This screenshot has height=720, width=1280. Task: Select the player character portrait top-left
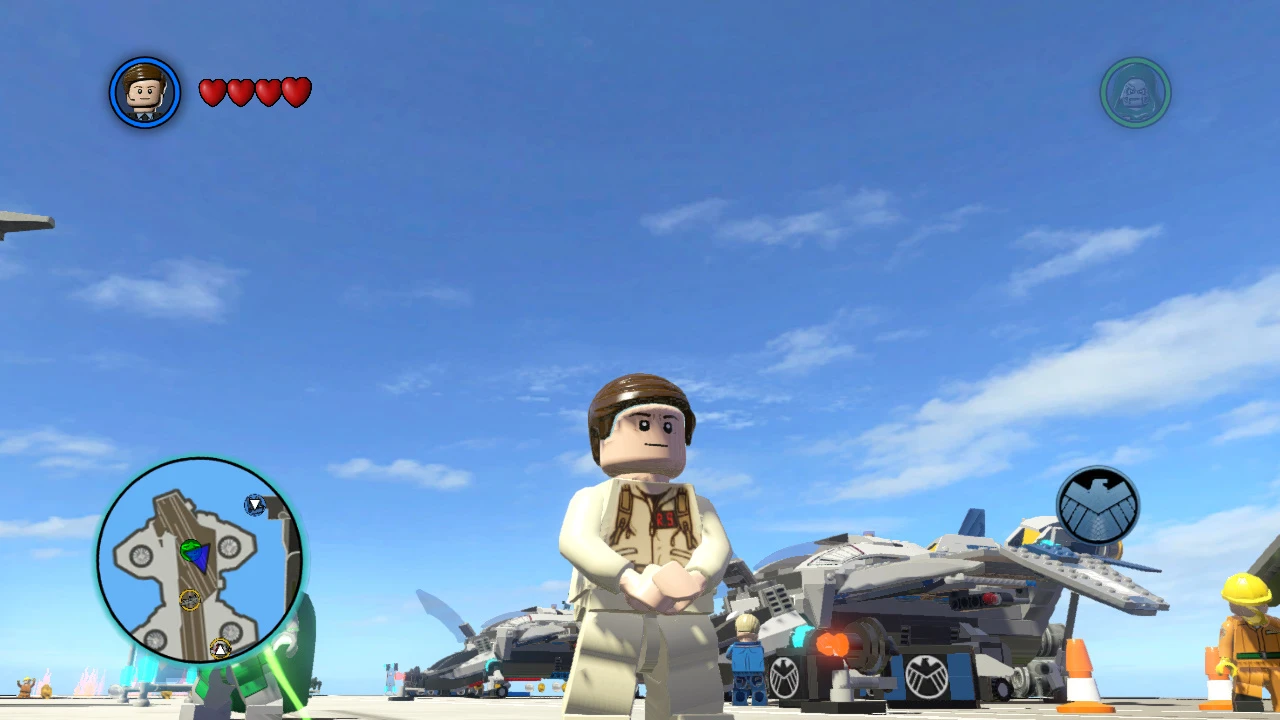[x=144, y=91]
